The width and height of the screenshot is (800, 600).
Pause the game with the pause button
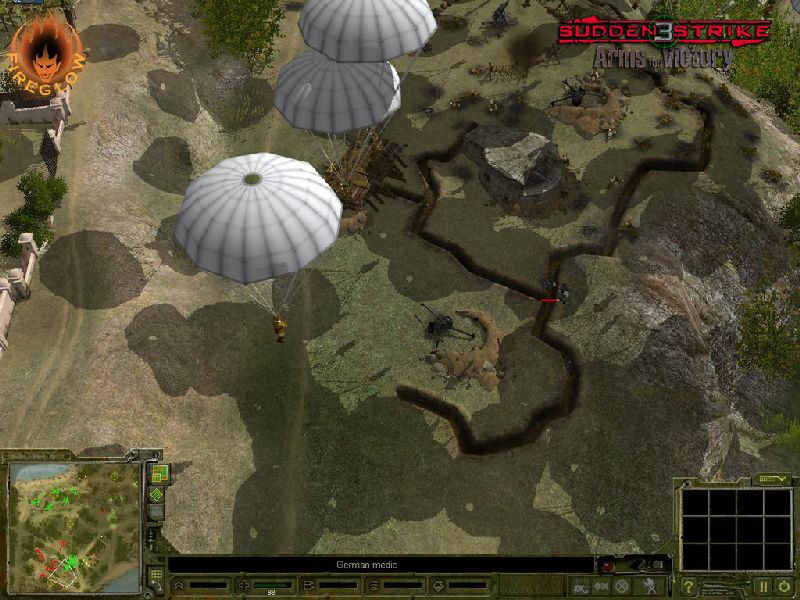tap(764, 586)
